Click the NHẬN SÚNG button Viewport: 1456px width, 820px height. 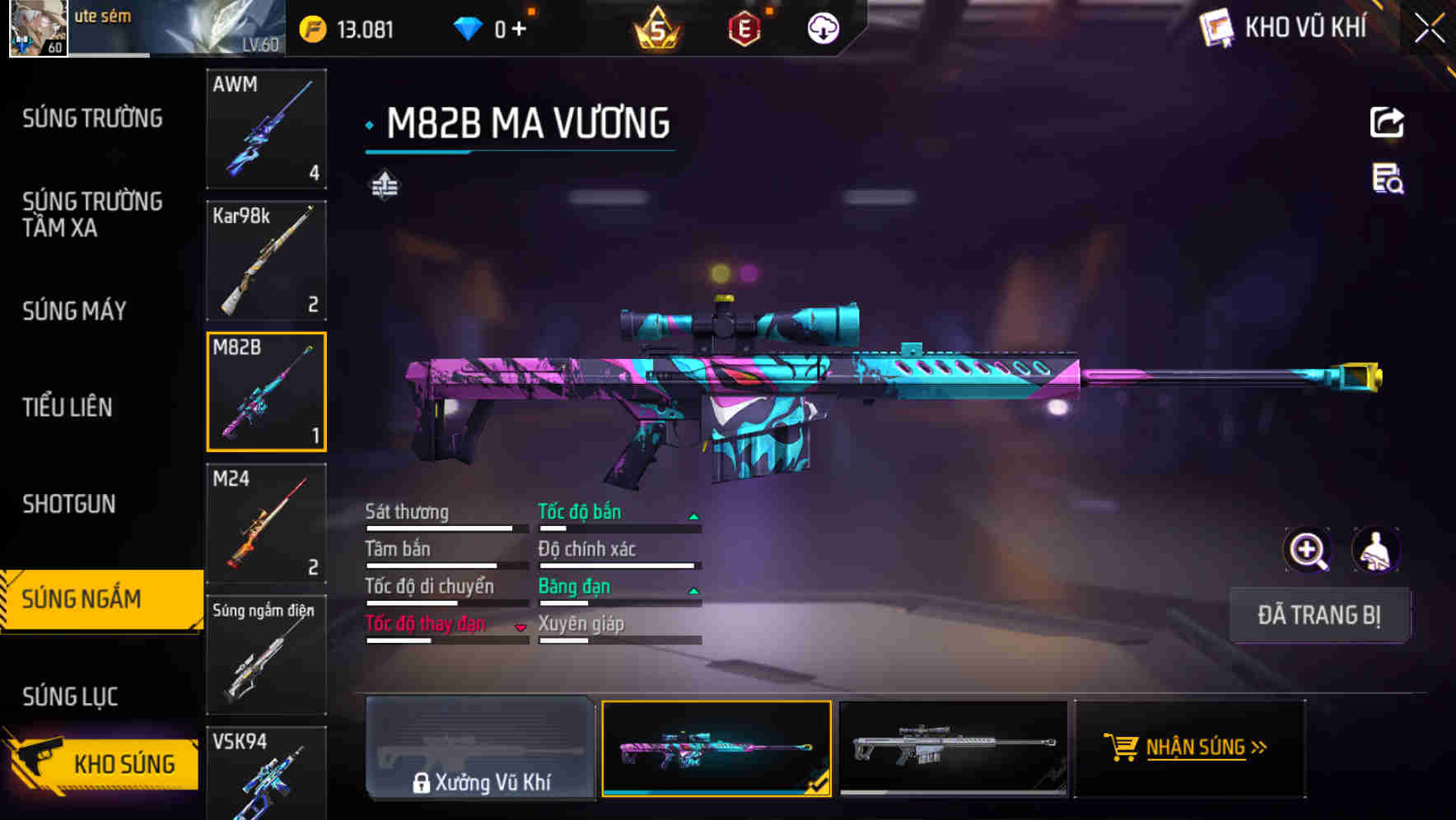(x=1188, y=748)
